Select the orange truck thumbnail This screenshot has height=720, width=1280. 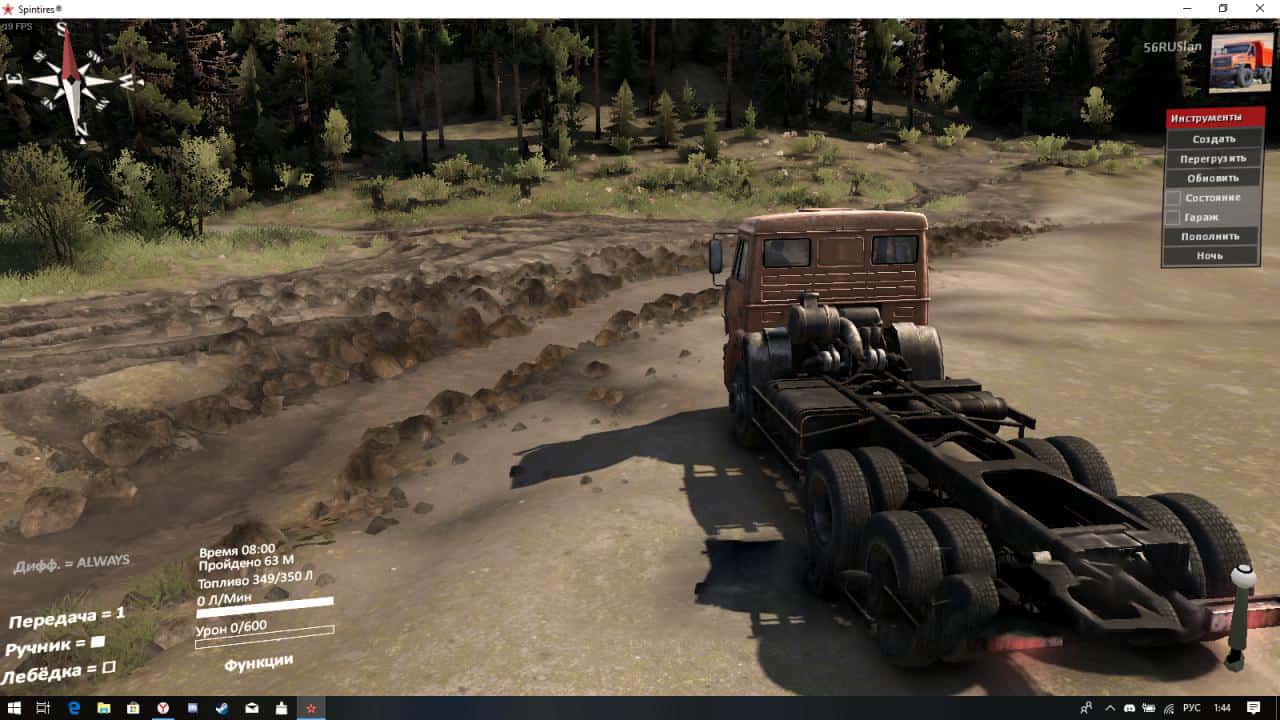point(1241,63)
